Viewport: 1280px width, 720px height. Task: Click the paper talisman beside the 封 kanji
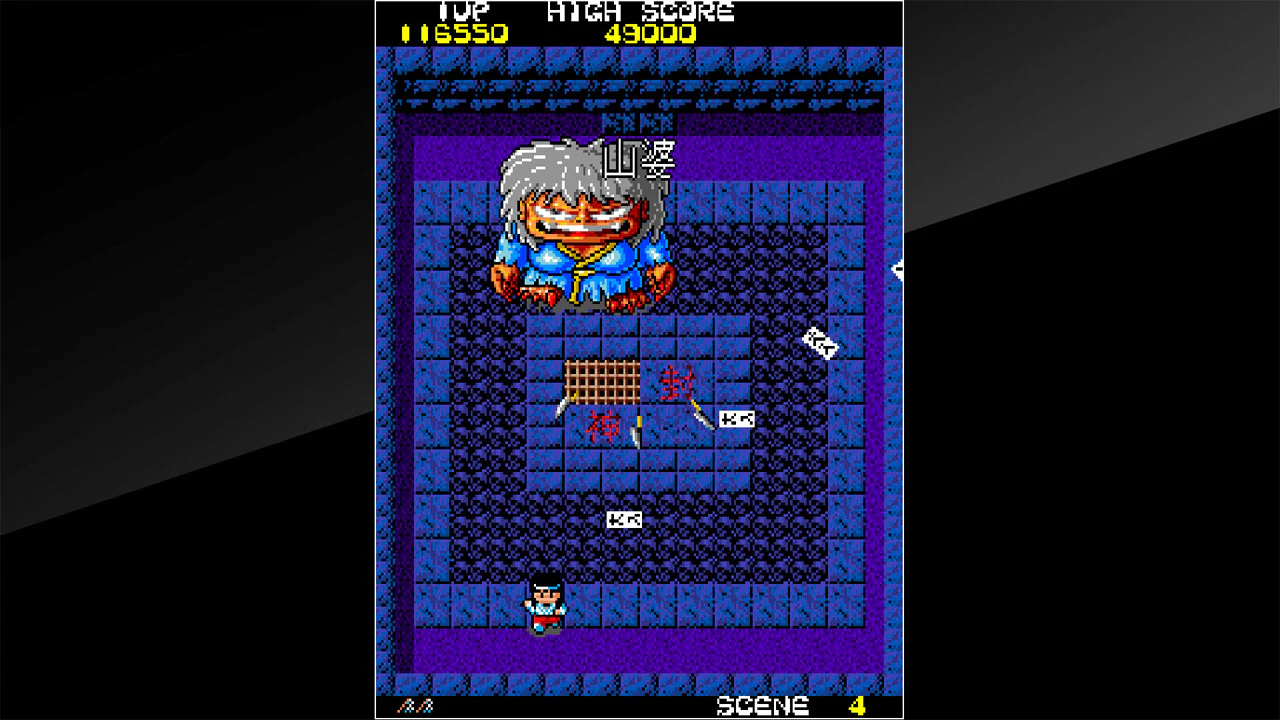(x=739, y=419)
